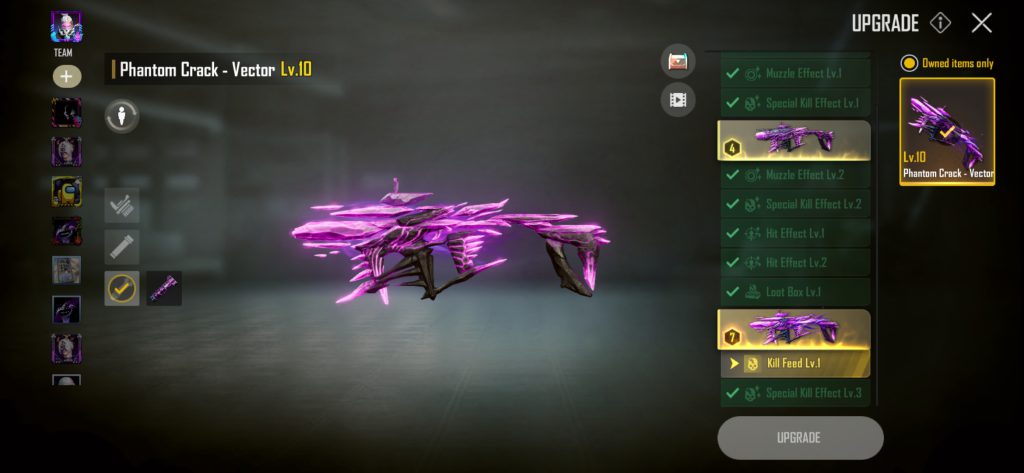
Task: Close the Upgrade screen
Action: pyautogui.click(x=982, y=23)
